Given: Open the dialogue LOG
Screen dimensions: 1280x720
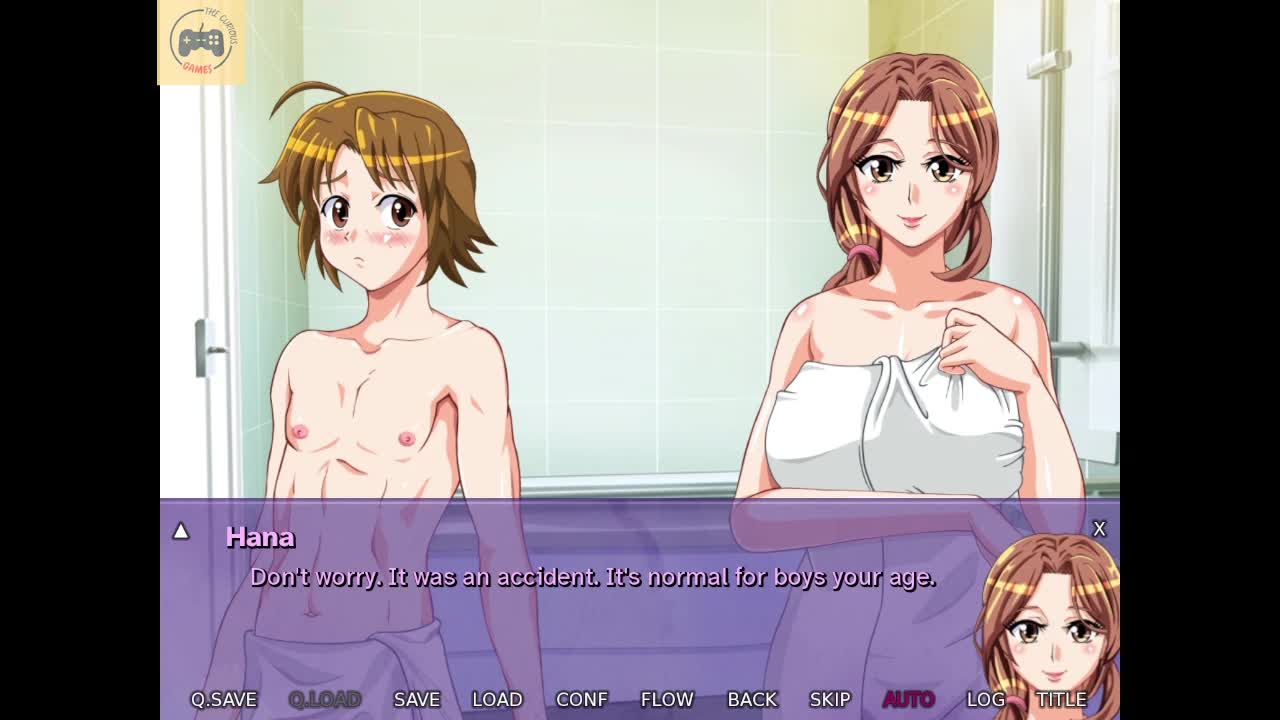Looking at the screenshot, I should 986,700.
